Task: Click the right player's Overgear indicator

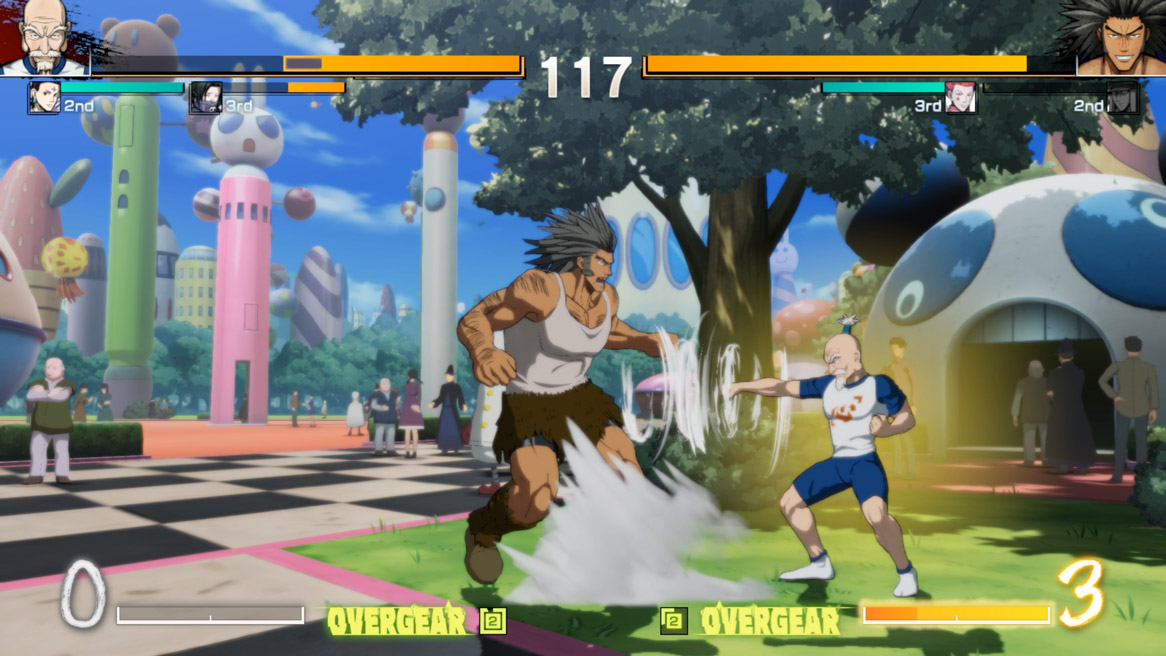Action: click(751, 621)
